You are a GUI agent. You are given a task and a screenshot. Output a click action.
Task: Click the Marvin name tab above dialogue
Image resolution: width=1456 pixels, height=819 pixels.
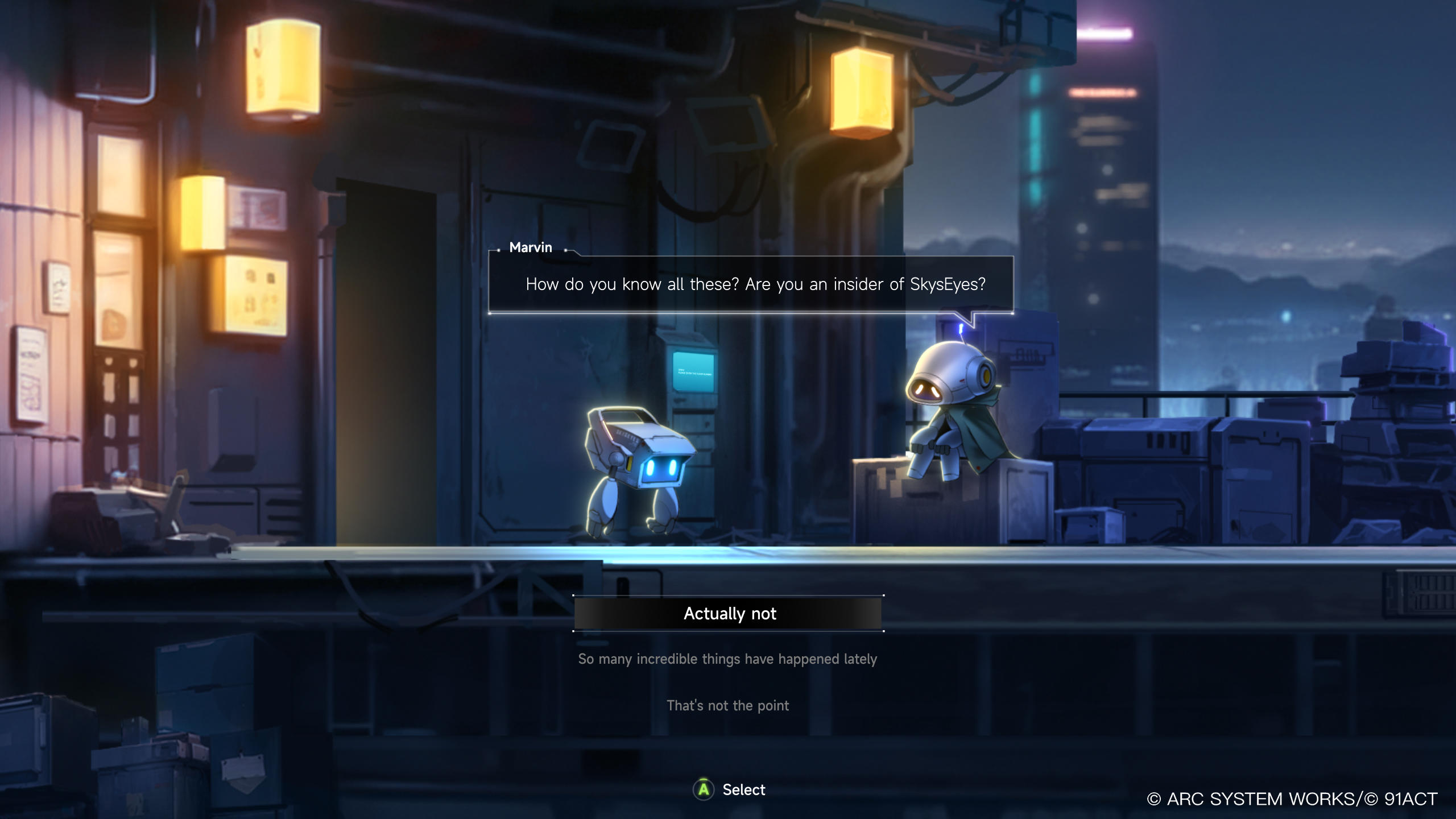[x=530, y=247]
